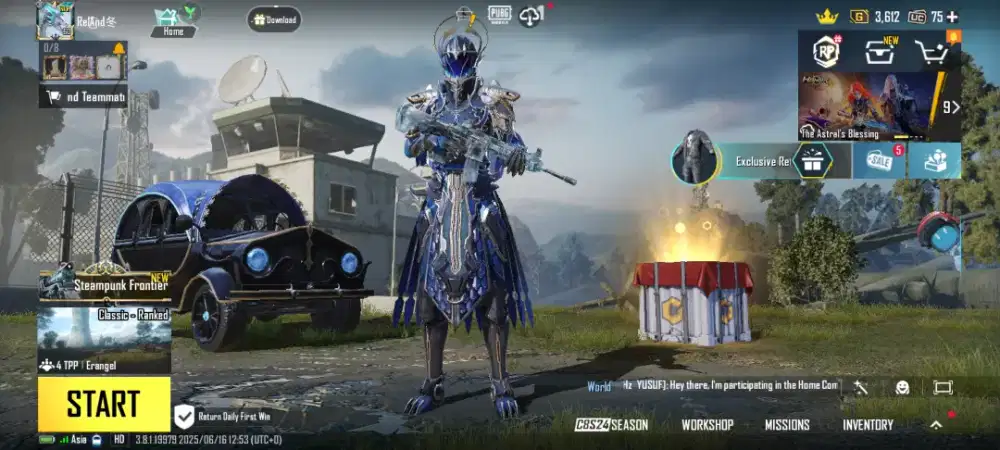Open the shop cart icon

pyautogui.click(x=933, y=52)
